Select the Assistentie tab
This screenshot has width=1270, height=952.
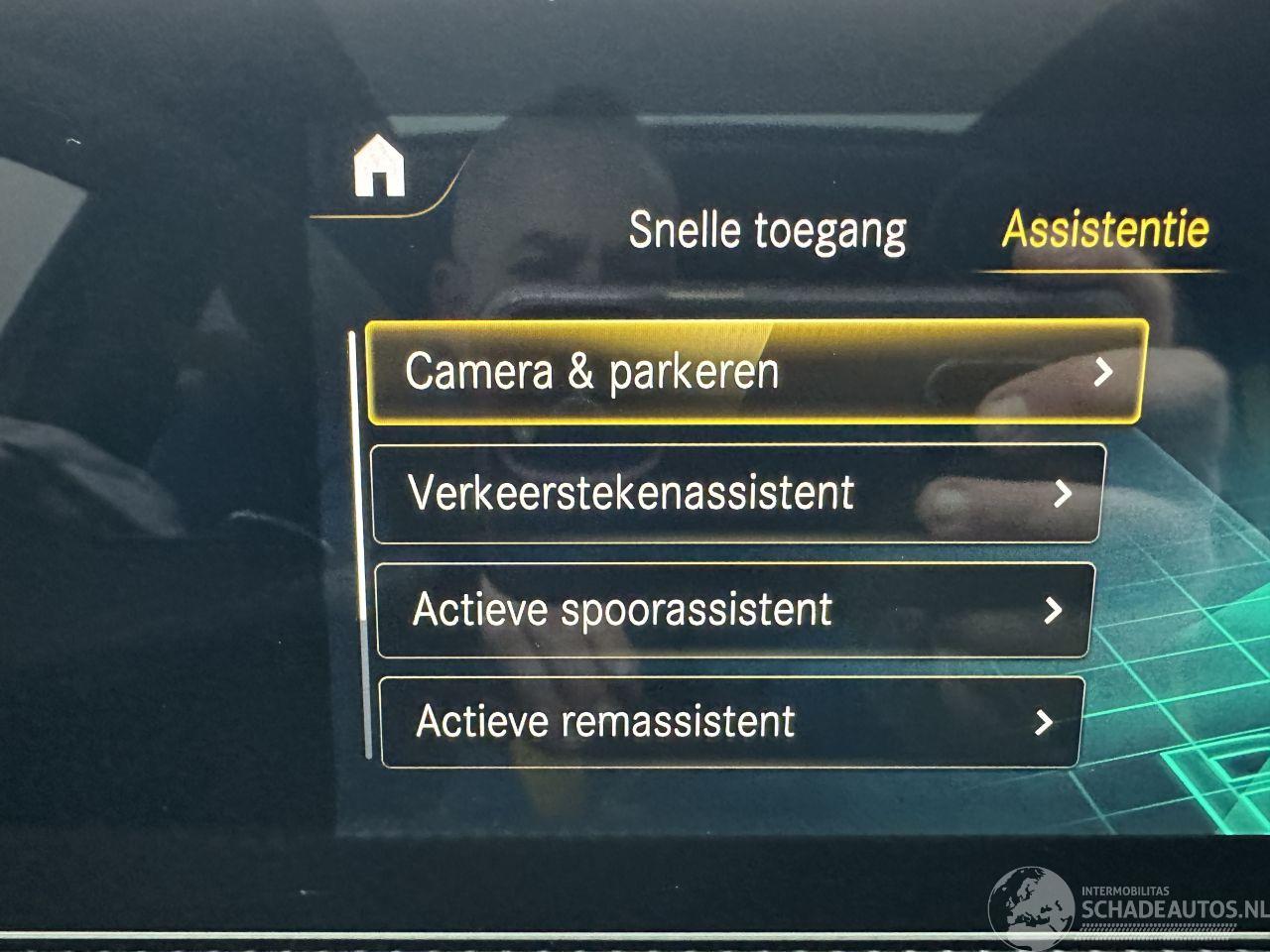pyautogui.click(x=1105, y=230)
